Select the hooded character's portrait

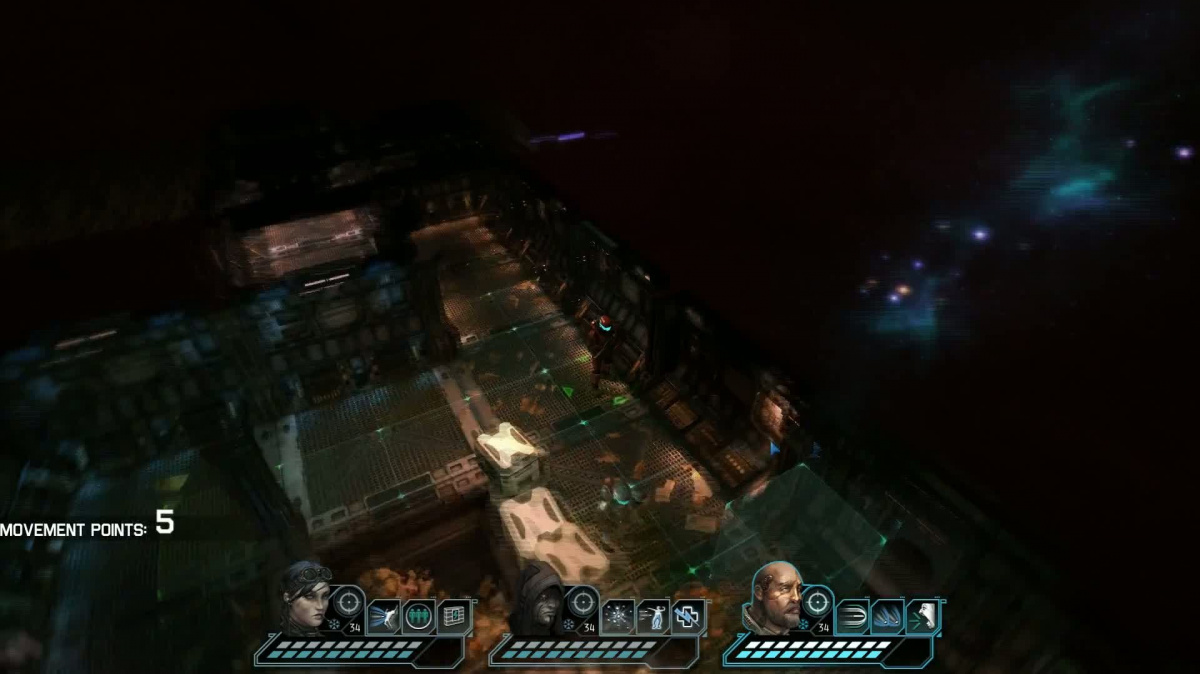tap(540, 600)
